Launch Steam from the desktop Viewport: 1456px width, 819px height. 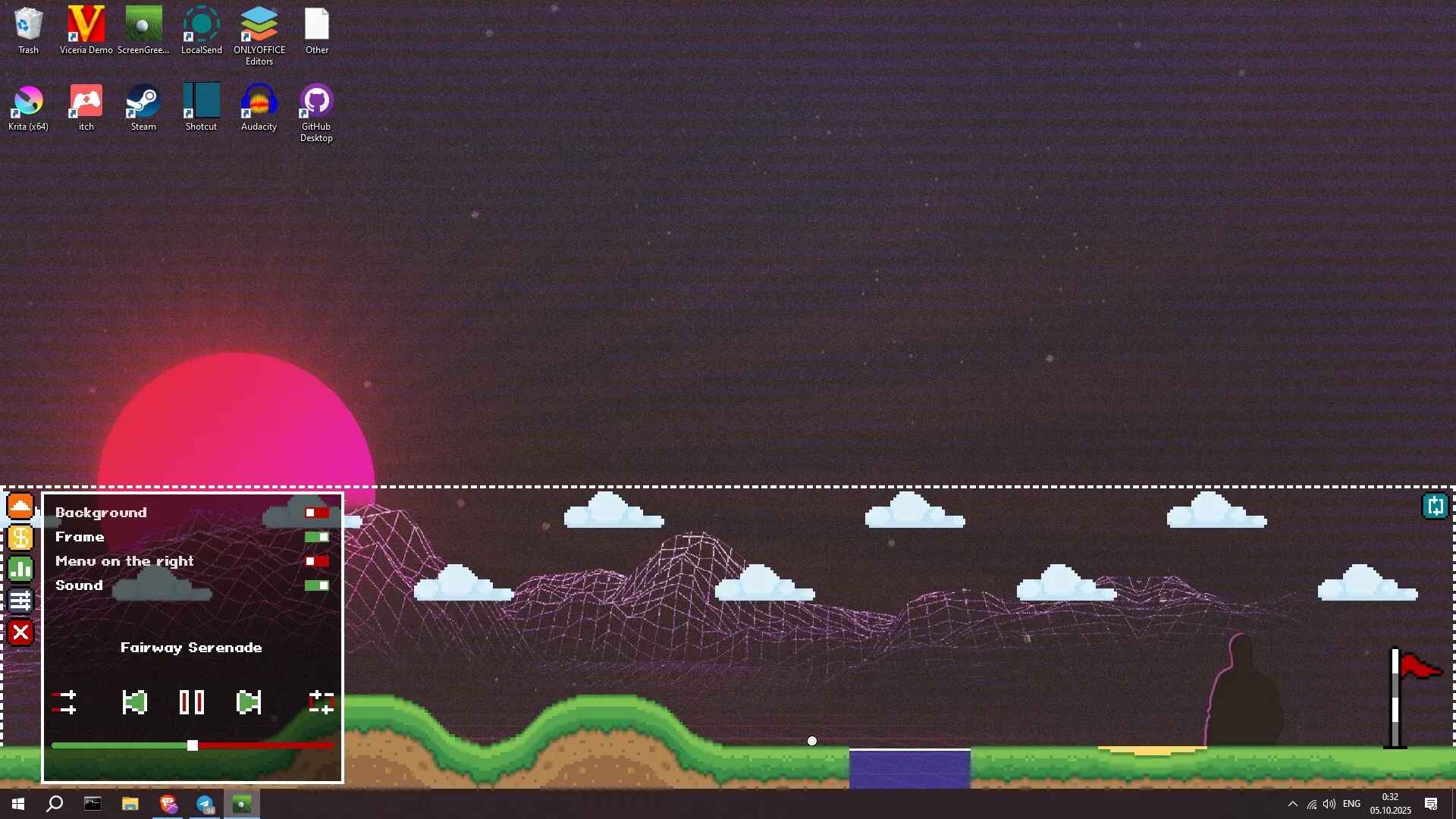coord(143,101)
